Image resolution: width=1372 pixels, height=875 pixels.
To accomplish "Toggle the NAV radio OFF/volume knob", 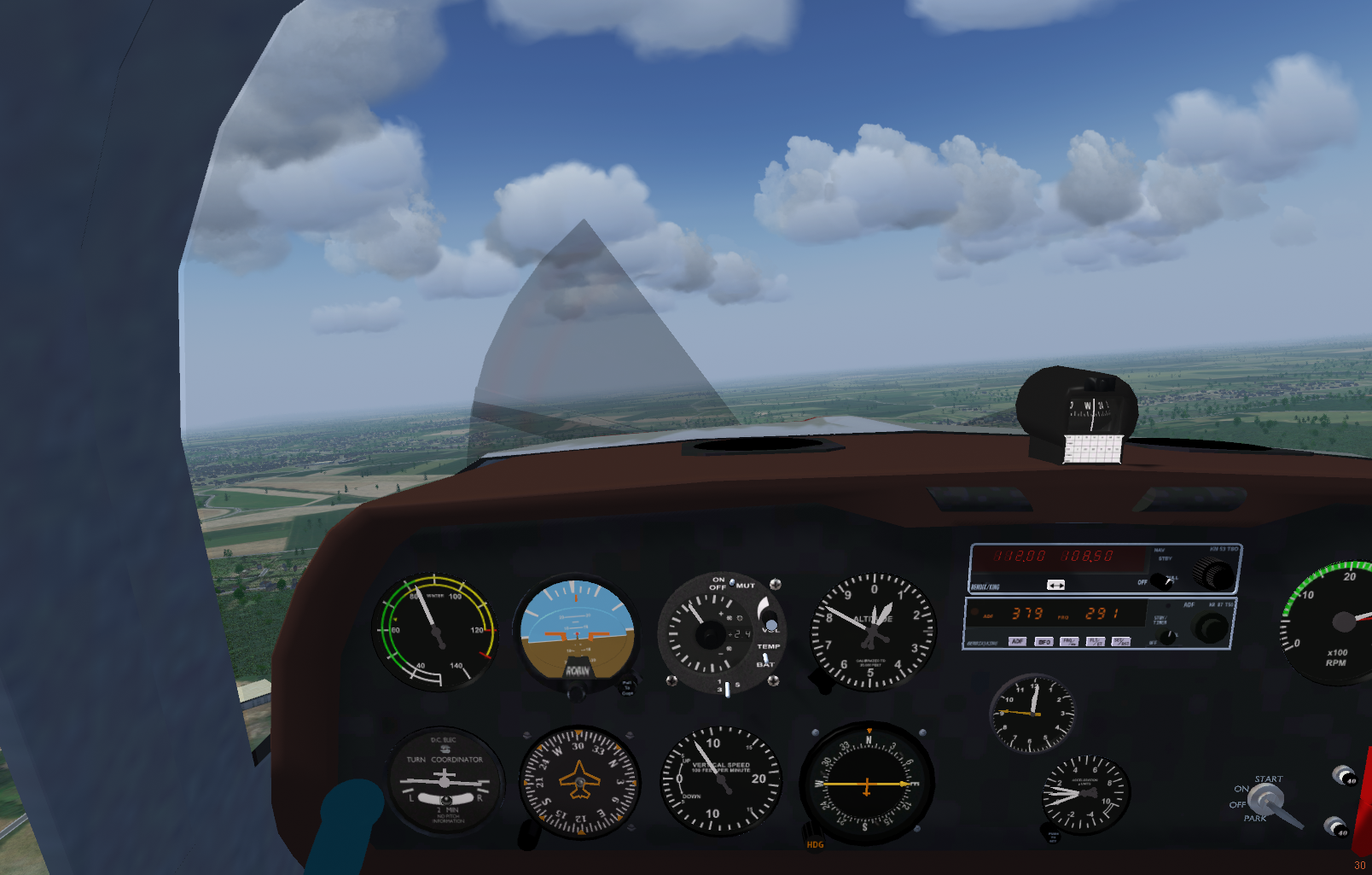I will coord(1160,580).
